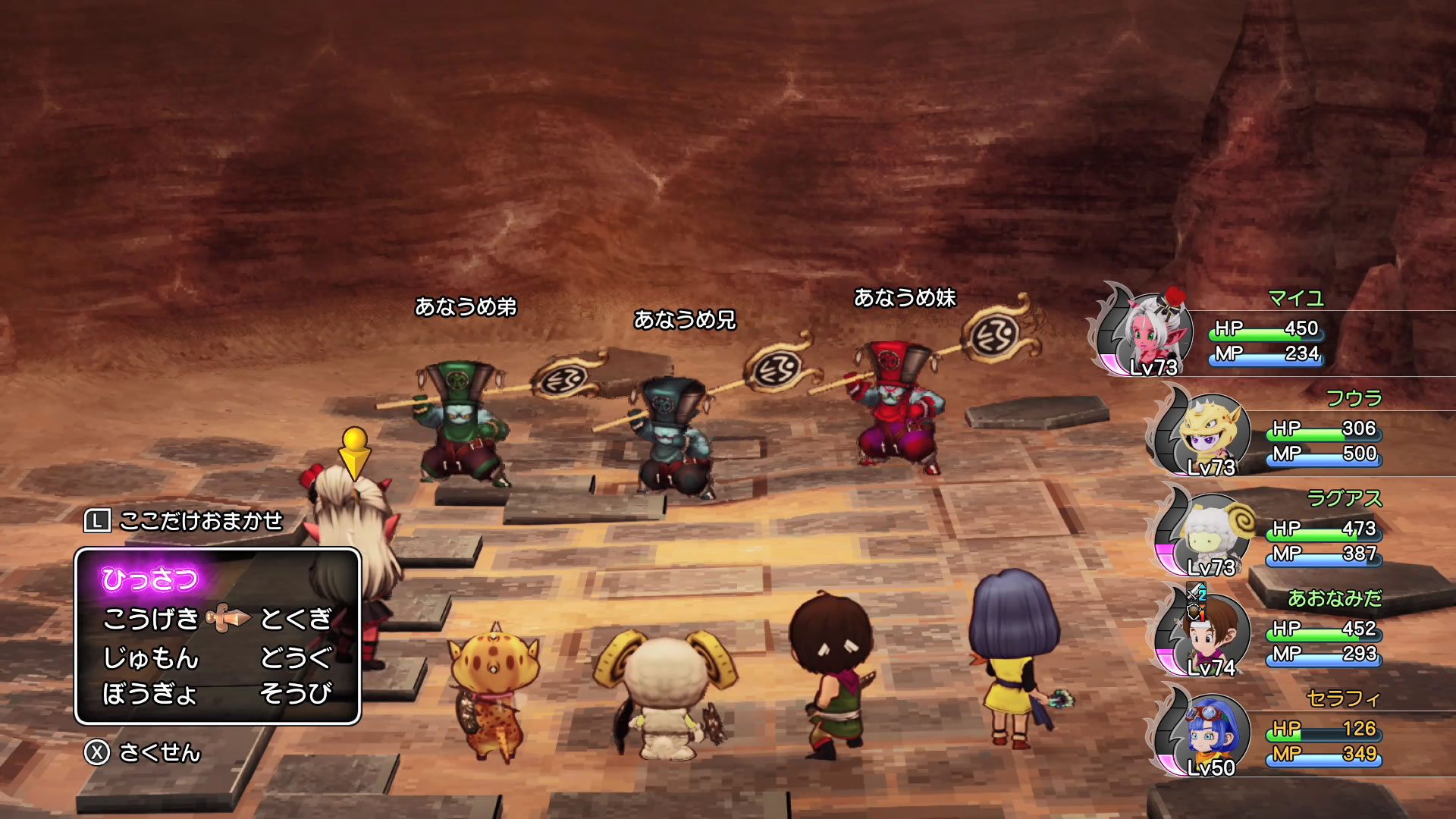Target the enemy あなうめ兄

tap(673, 436)
